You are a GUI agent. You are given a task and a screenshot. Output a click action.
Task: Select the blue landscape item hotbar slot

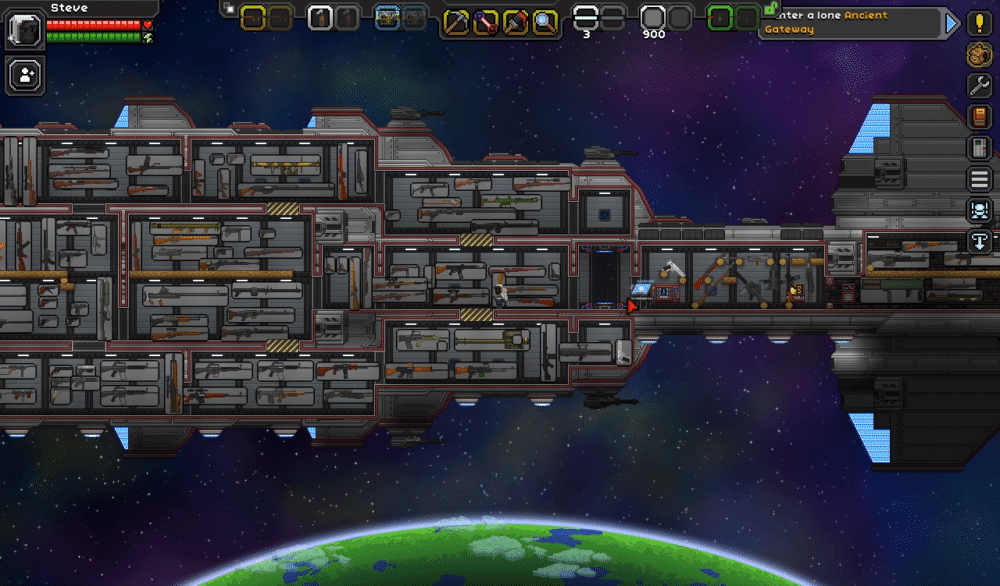pos(387,18)
